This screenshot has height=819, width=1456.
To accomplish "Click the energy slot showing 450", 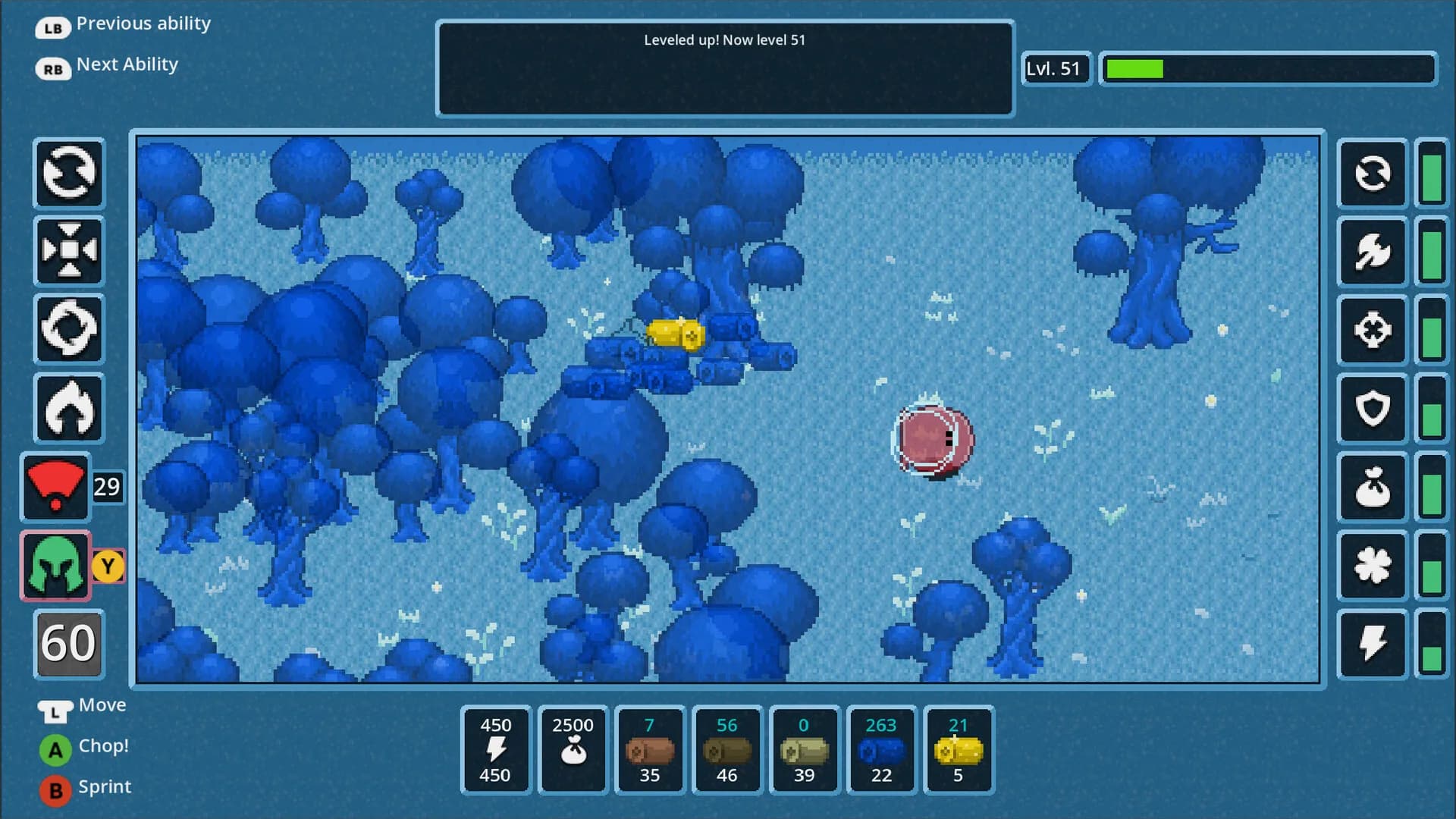I will click(x=495, y=750).
